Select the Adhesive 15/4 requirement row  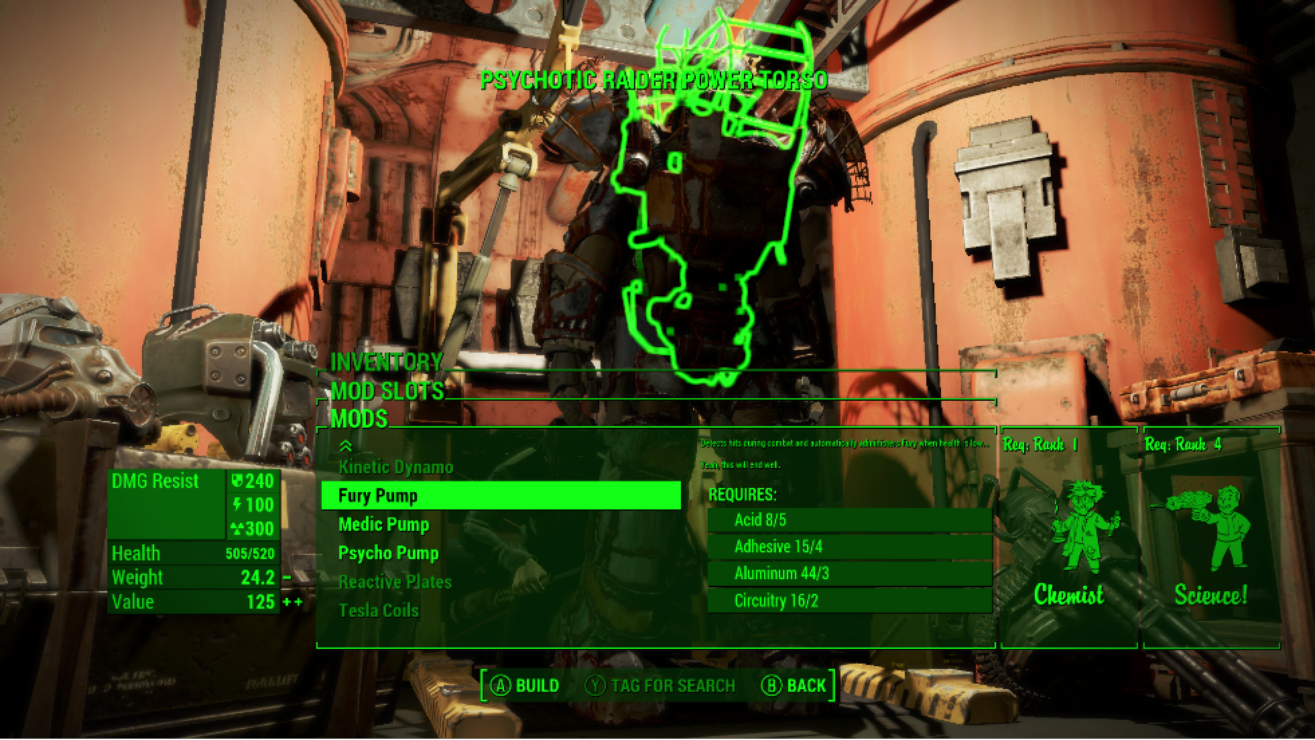click(x=849, y=547)
